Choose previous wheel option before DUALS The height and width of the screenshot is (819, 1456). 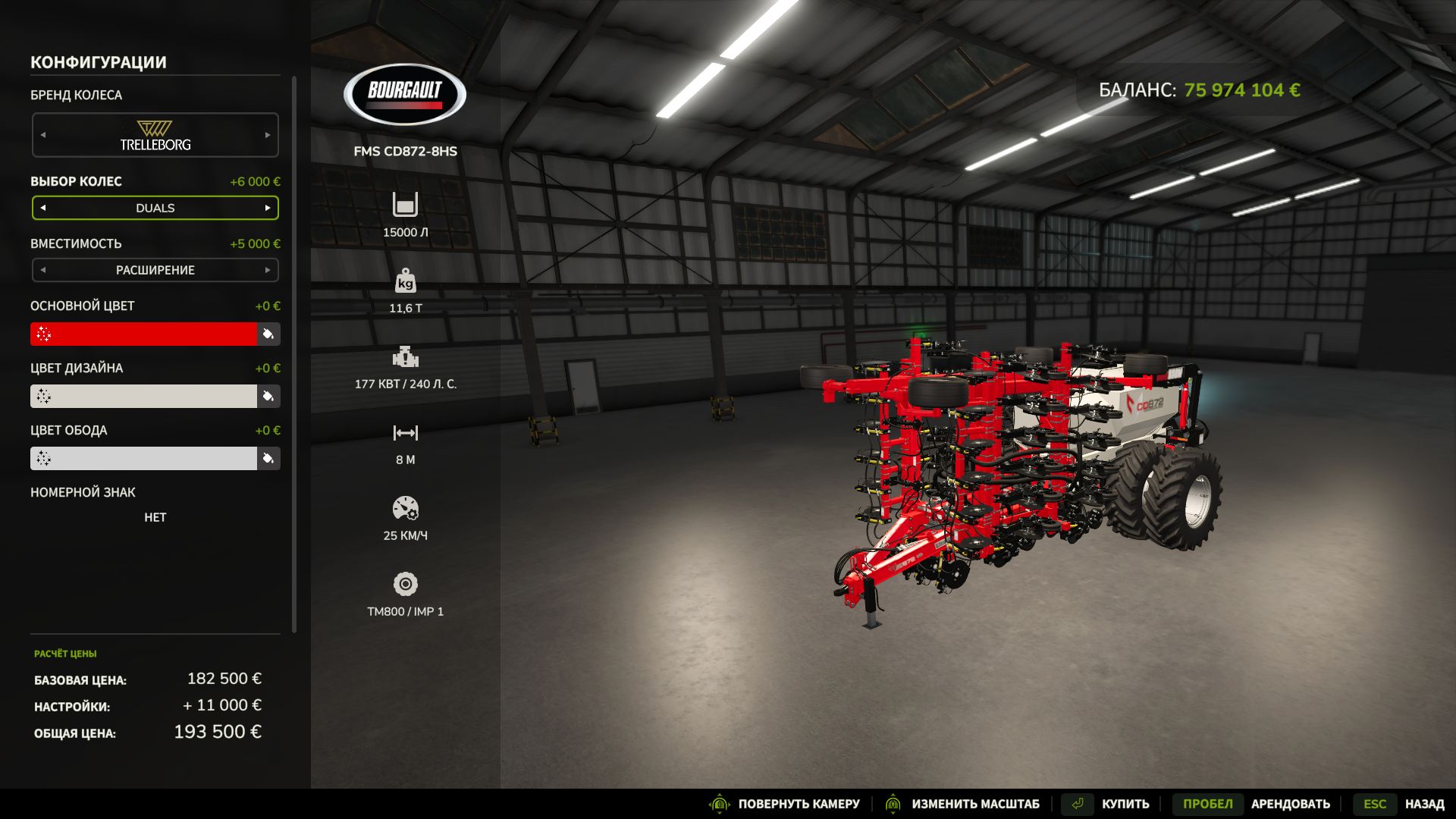pyautogui.click(x=43, y=208)
